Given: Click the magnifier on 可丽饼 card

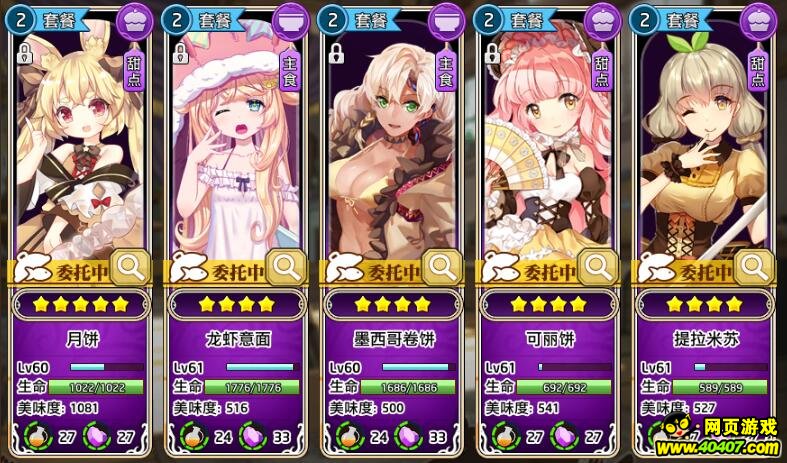Looking at the screenshot, I should 599,266.
